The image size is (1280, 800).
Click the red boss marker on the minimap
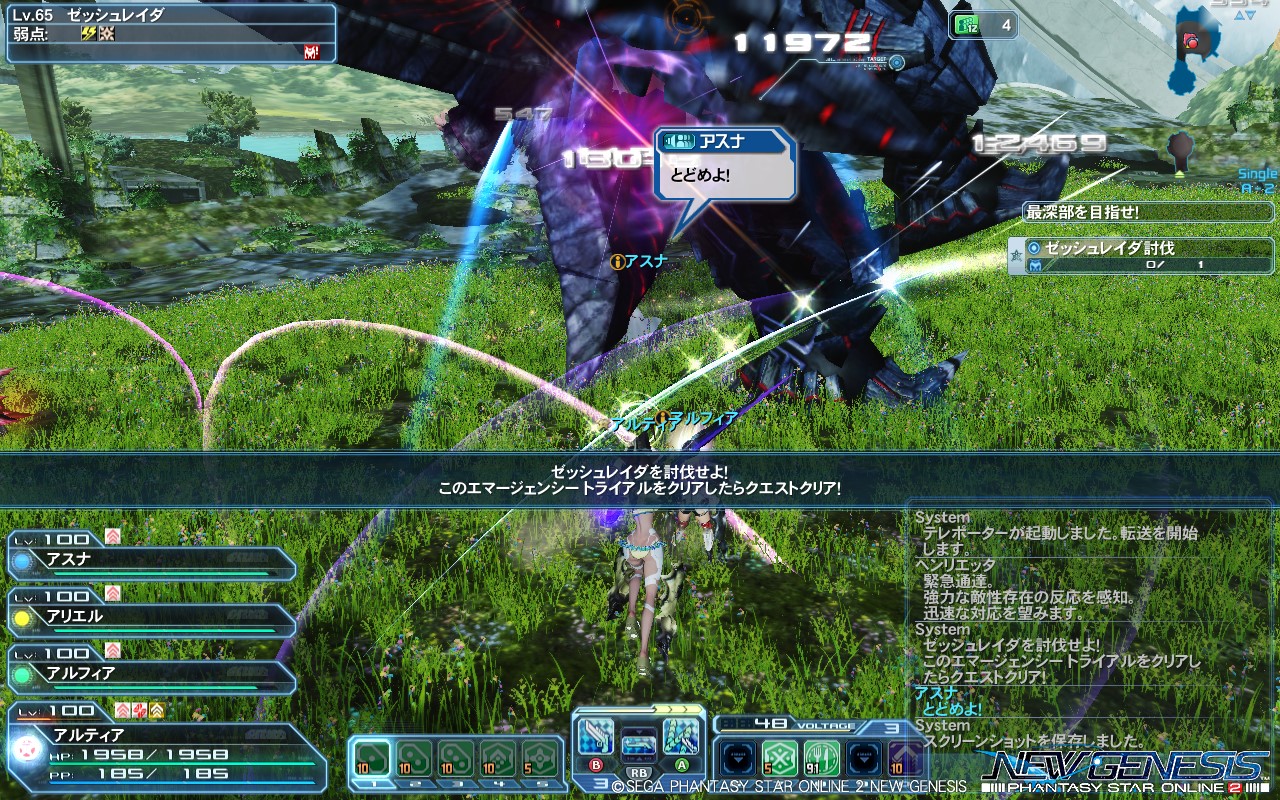1190,42
